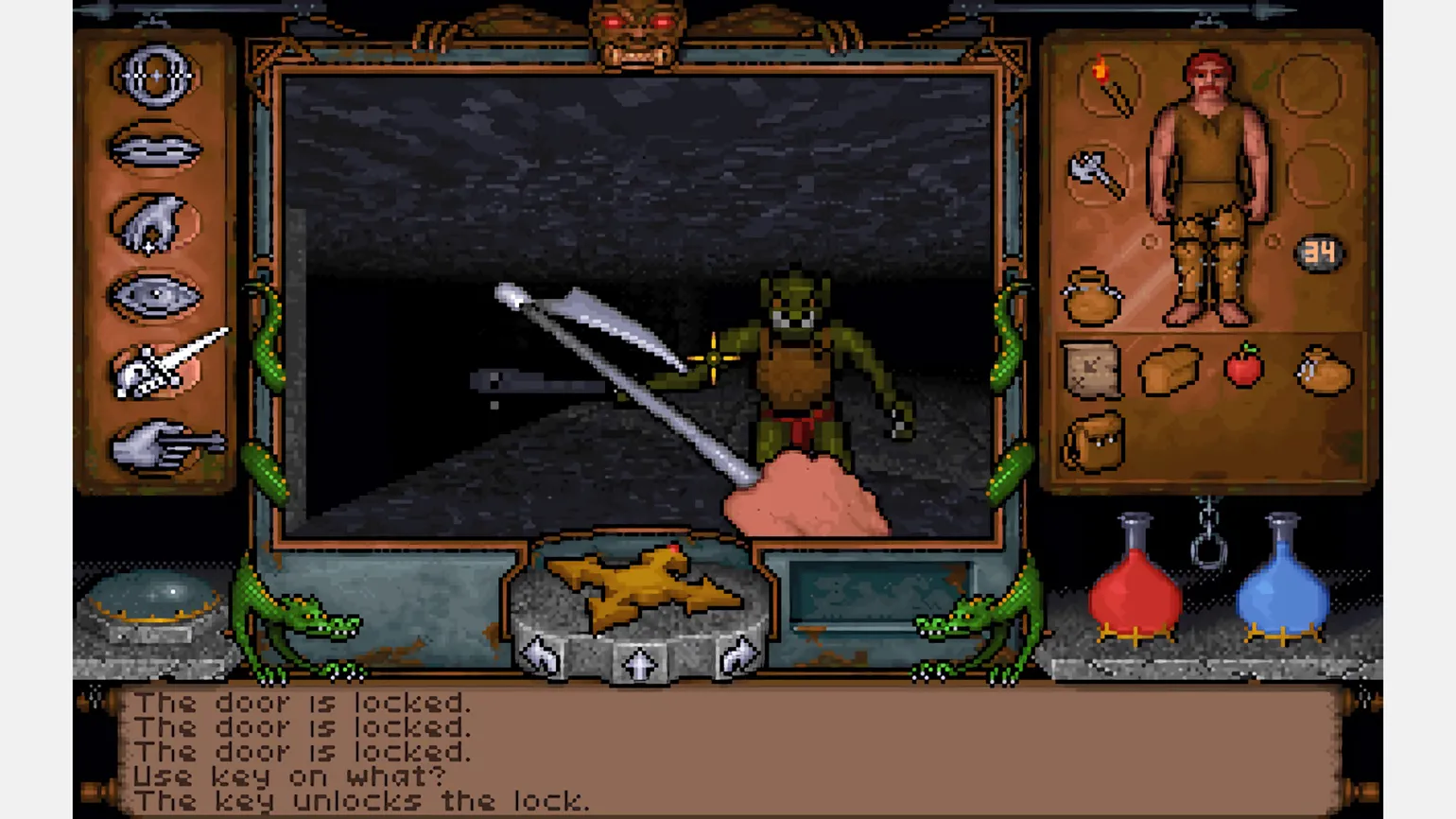Select the loaf of bread

point(1169,369)
